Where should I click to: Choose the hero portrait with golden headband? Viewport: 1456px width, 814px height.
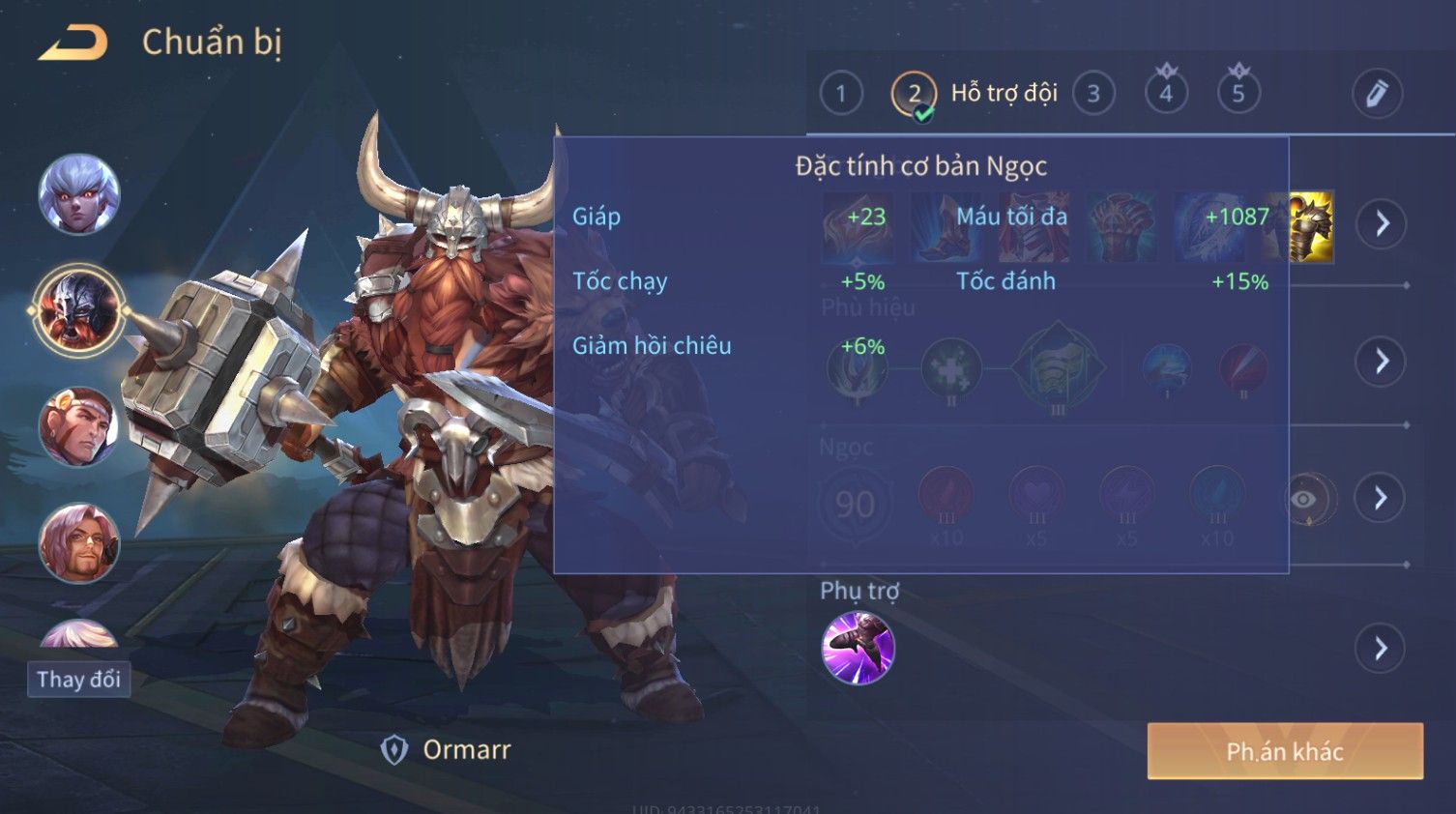[79, 426]
